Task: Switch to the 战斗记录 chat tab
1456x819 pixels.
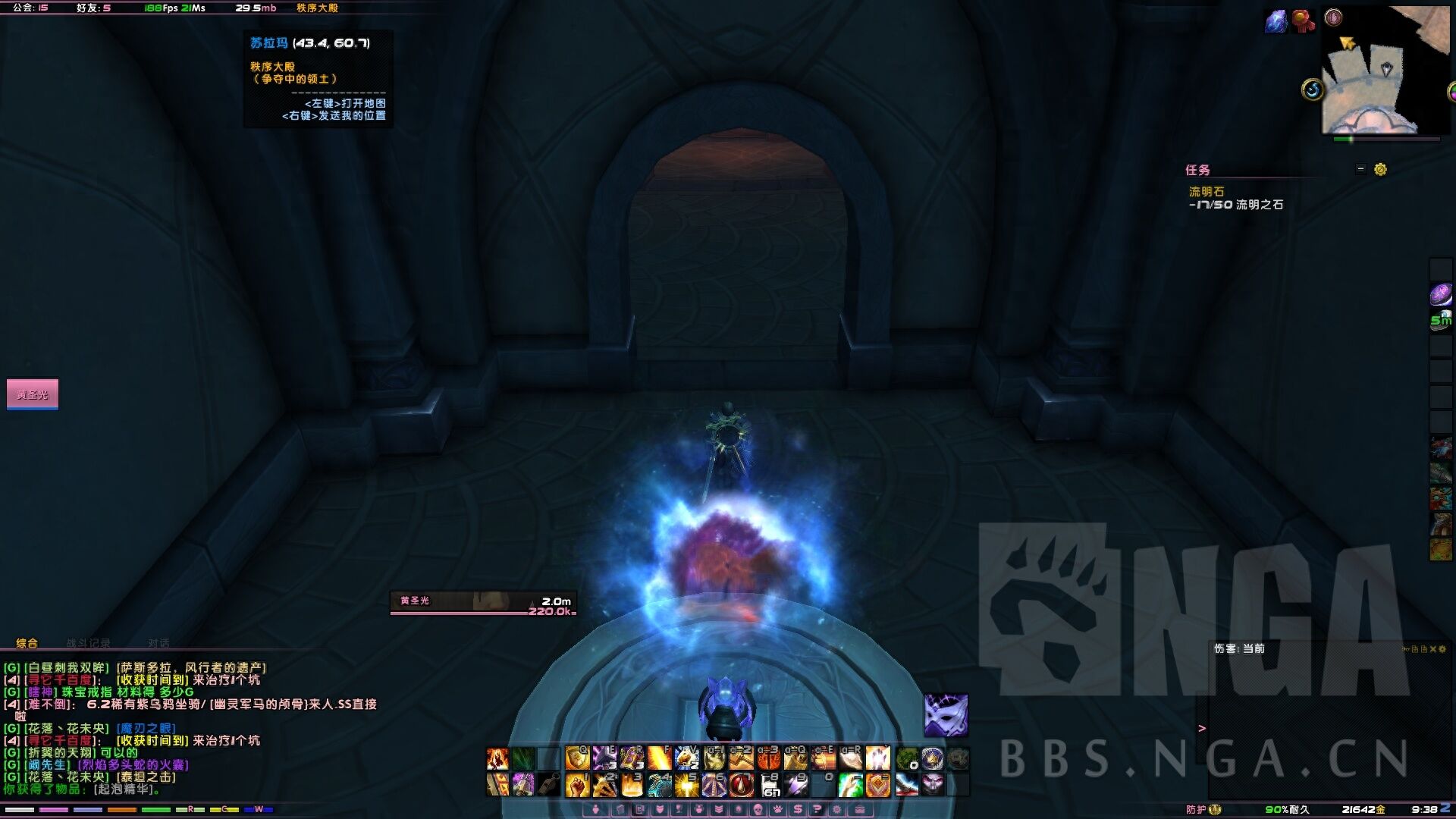Action: click(x=88, y=643)
